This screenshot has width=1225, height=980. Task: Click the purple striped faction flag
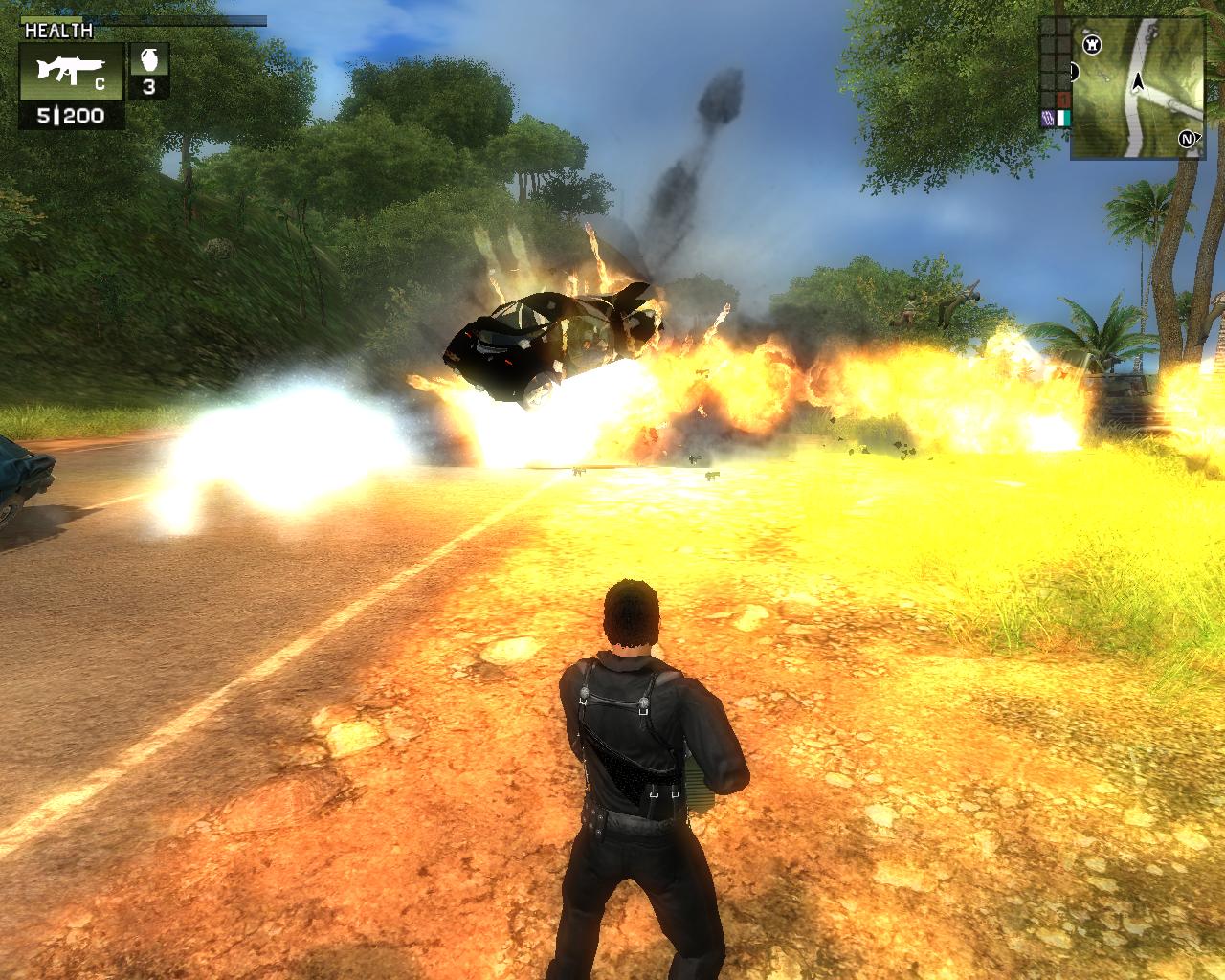pyautogui.click(x=1047, y=119)
